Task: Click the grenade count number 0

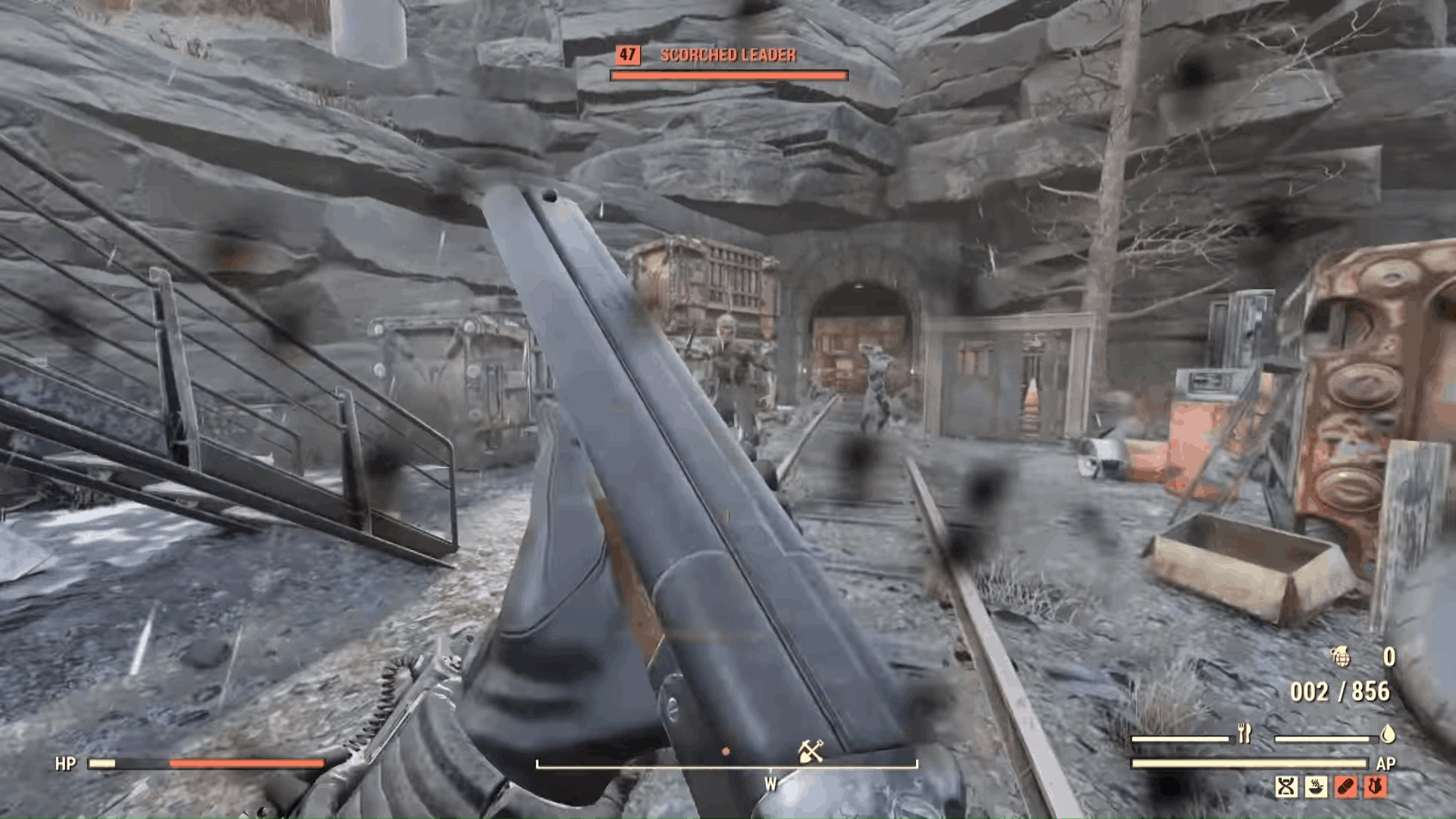Action: tap(1390, 656)
